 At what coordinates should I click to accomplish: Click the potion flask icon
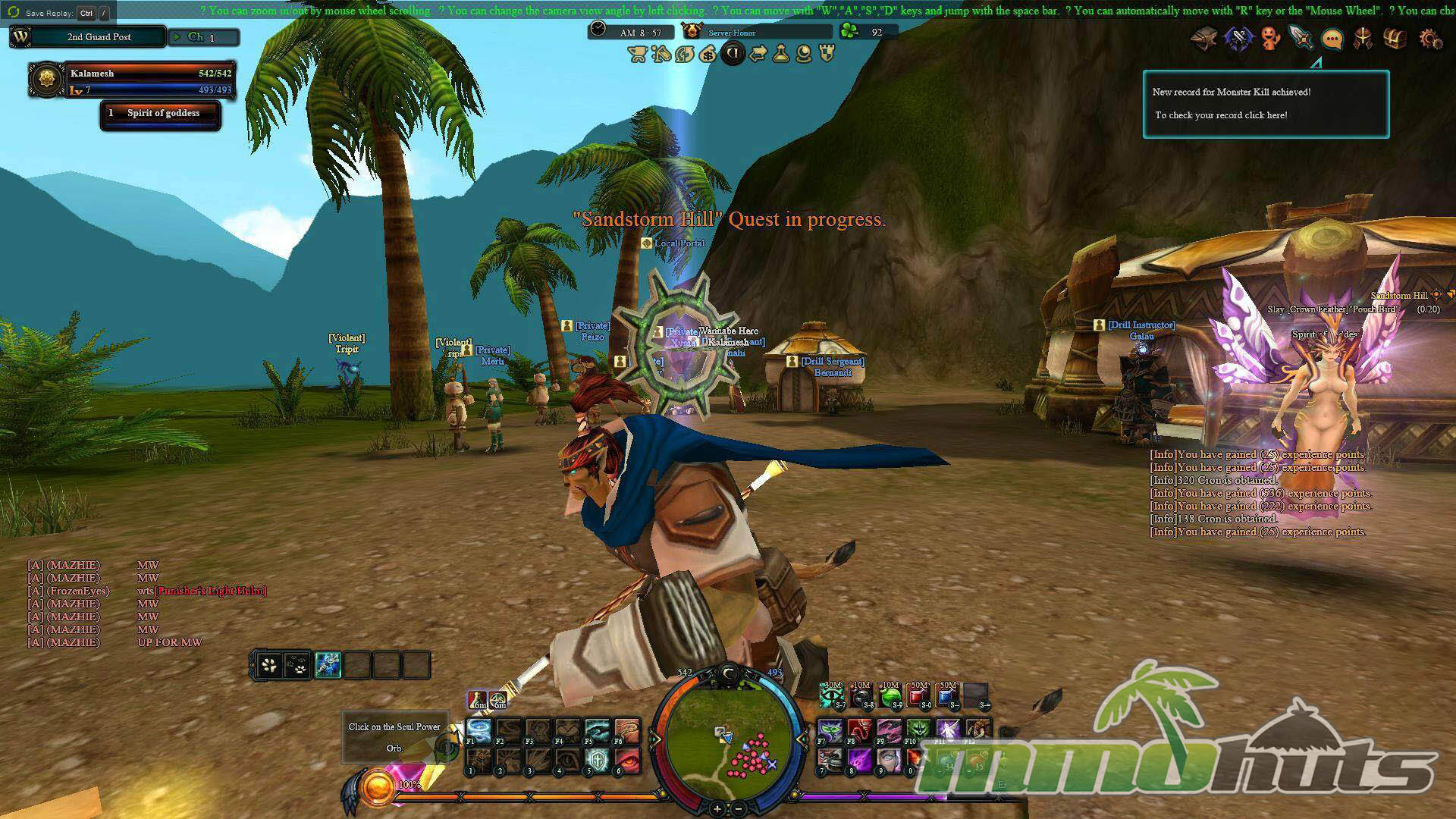pyautogui.click(x=780, y=54)
